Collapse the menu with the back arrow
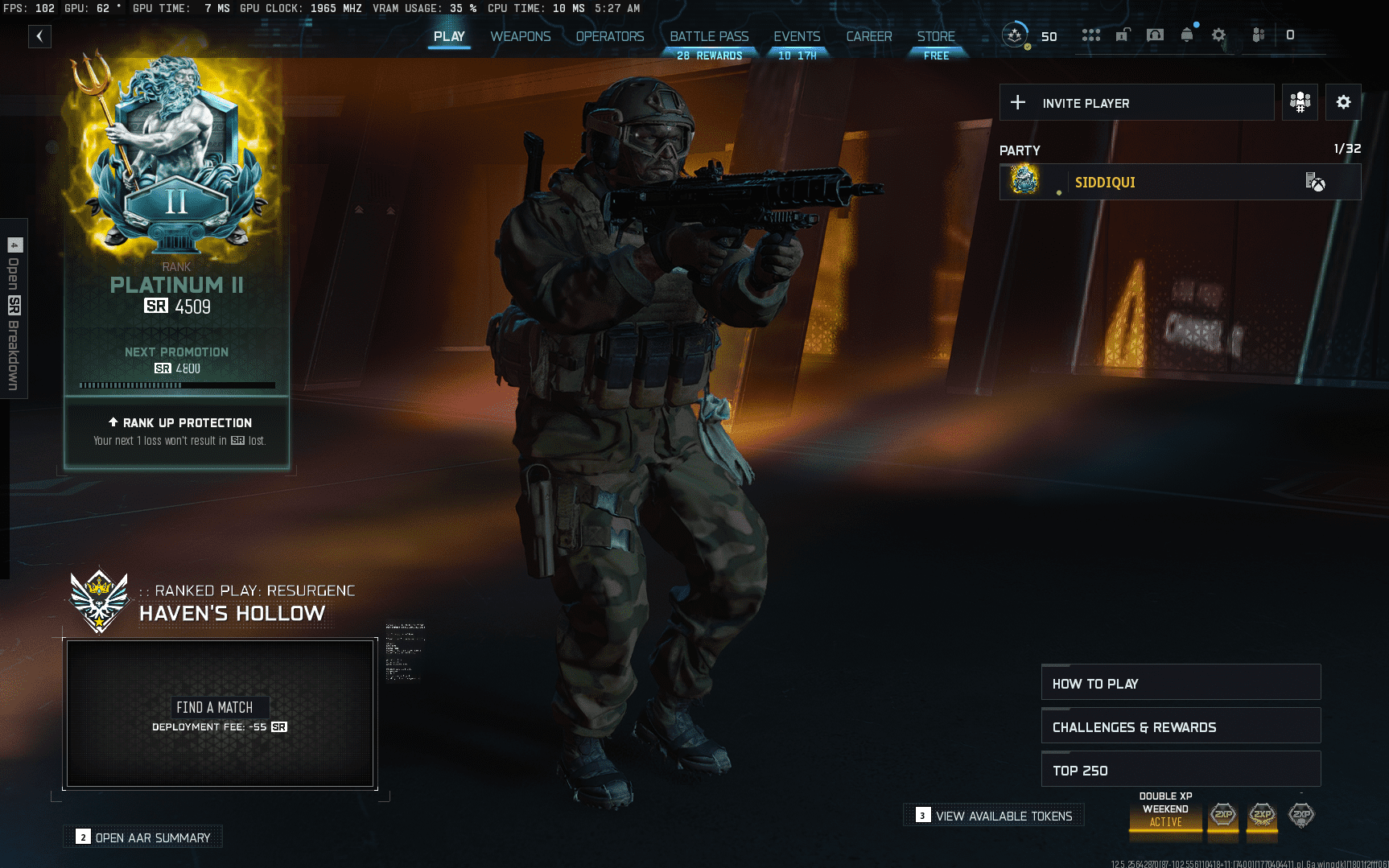The height and width of the screenshot is (868, 1389). (x=39, y=36)
